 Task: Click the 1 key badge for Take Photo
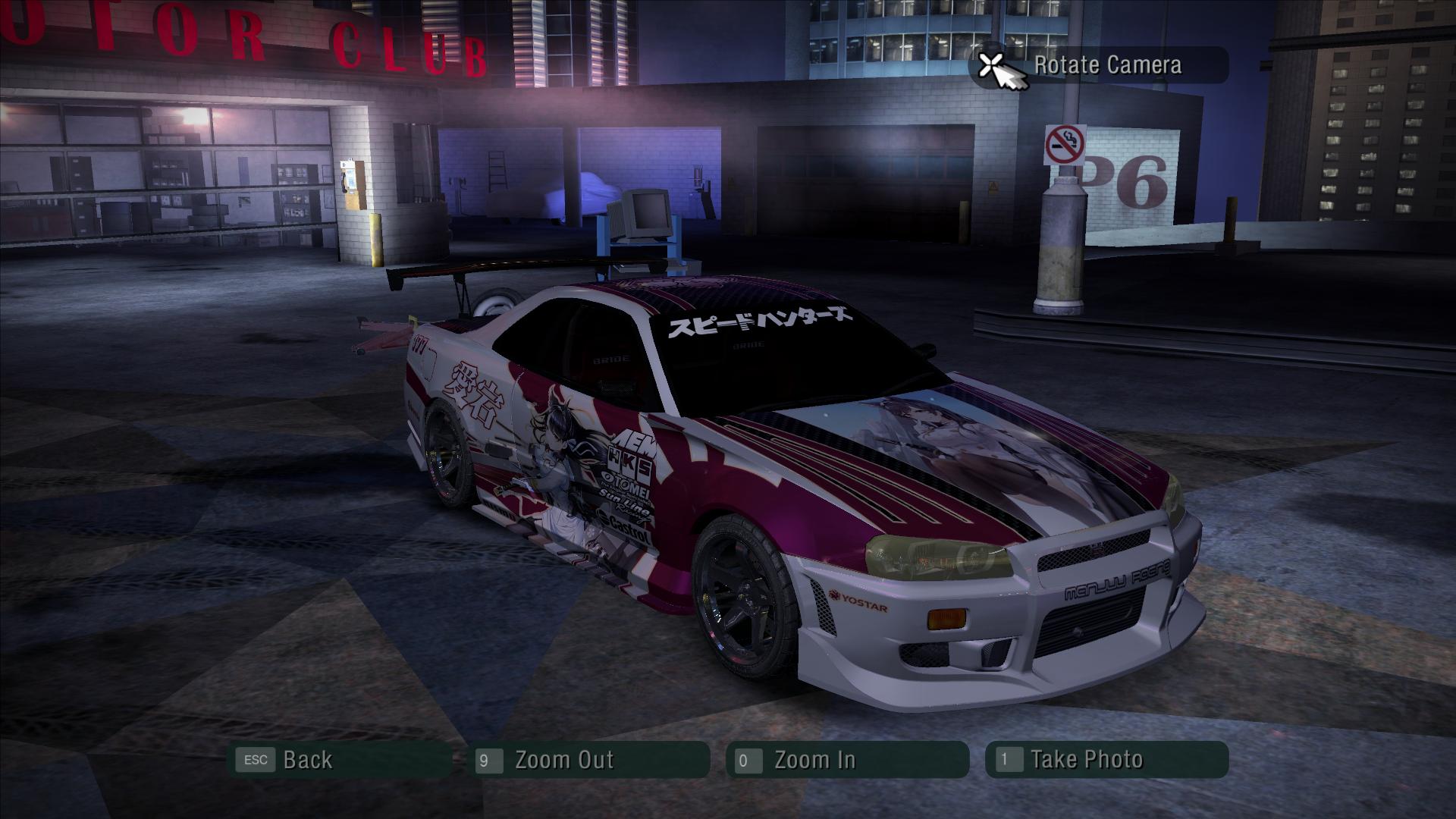pos(1005,760)
